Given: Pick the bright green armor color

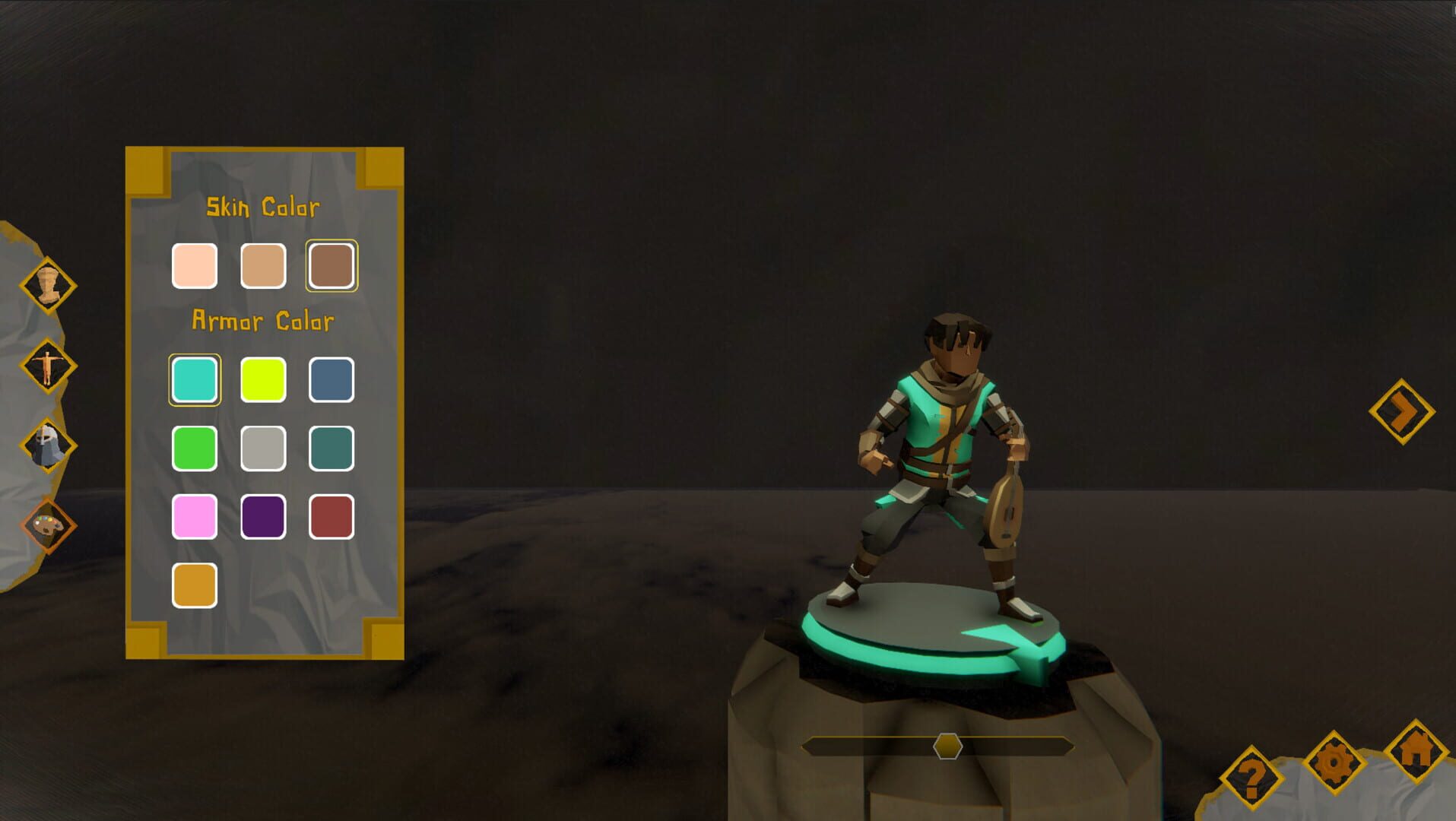Looking at the screenshot, I should pos(195,449).
